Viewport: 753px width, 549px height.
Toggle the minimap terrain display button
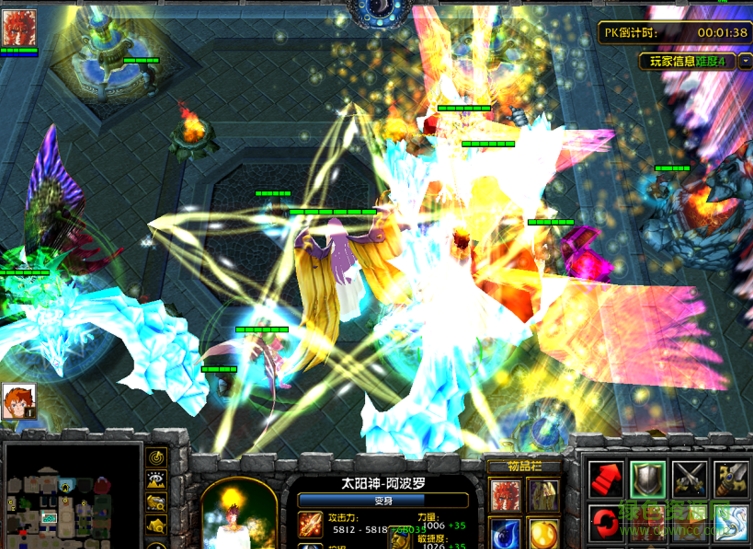tap(157, 479)
